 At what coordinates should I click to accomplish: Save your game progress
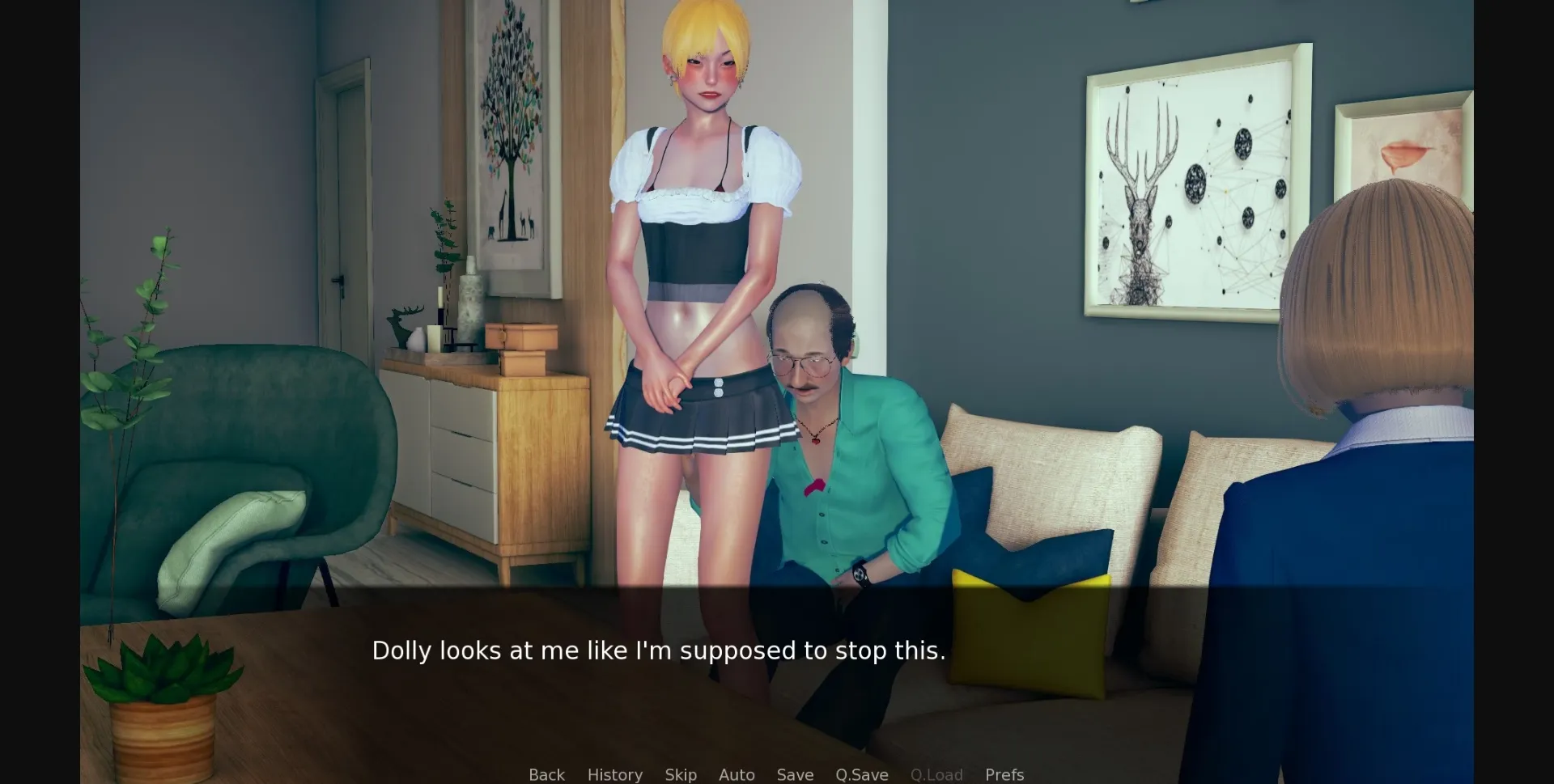tap(794, 774)
